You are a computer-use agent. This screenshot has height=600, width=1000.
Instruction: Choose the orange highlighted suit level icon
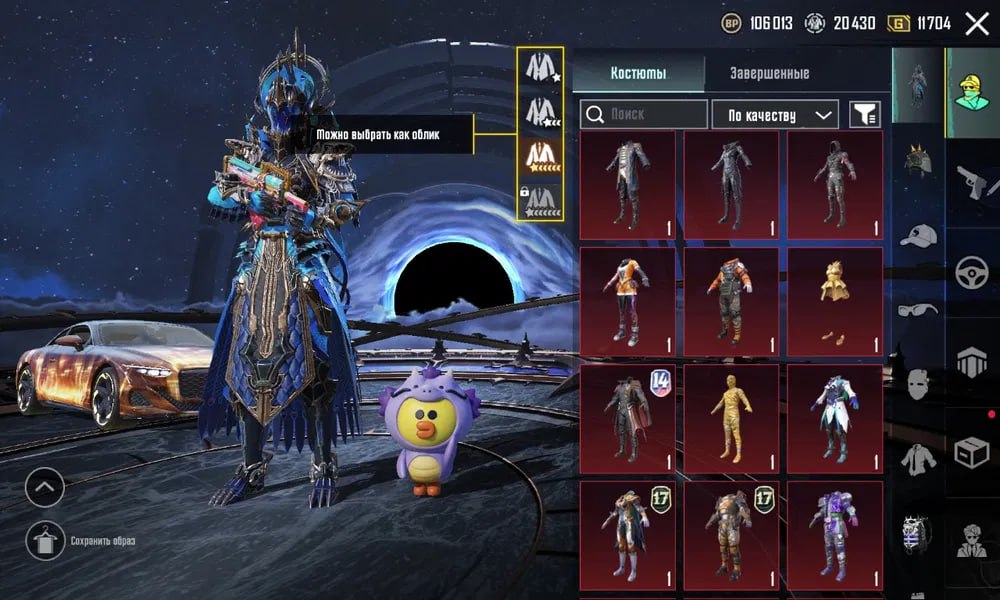541,154
